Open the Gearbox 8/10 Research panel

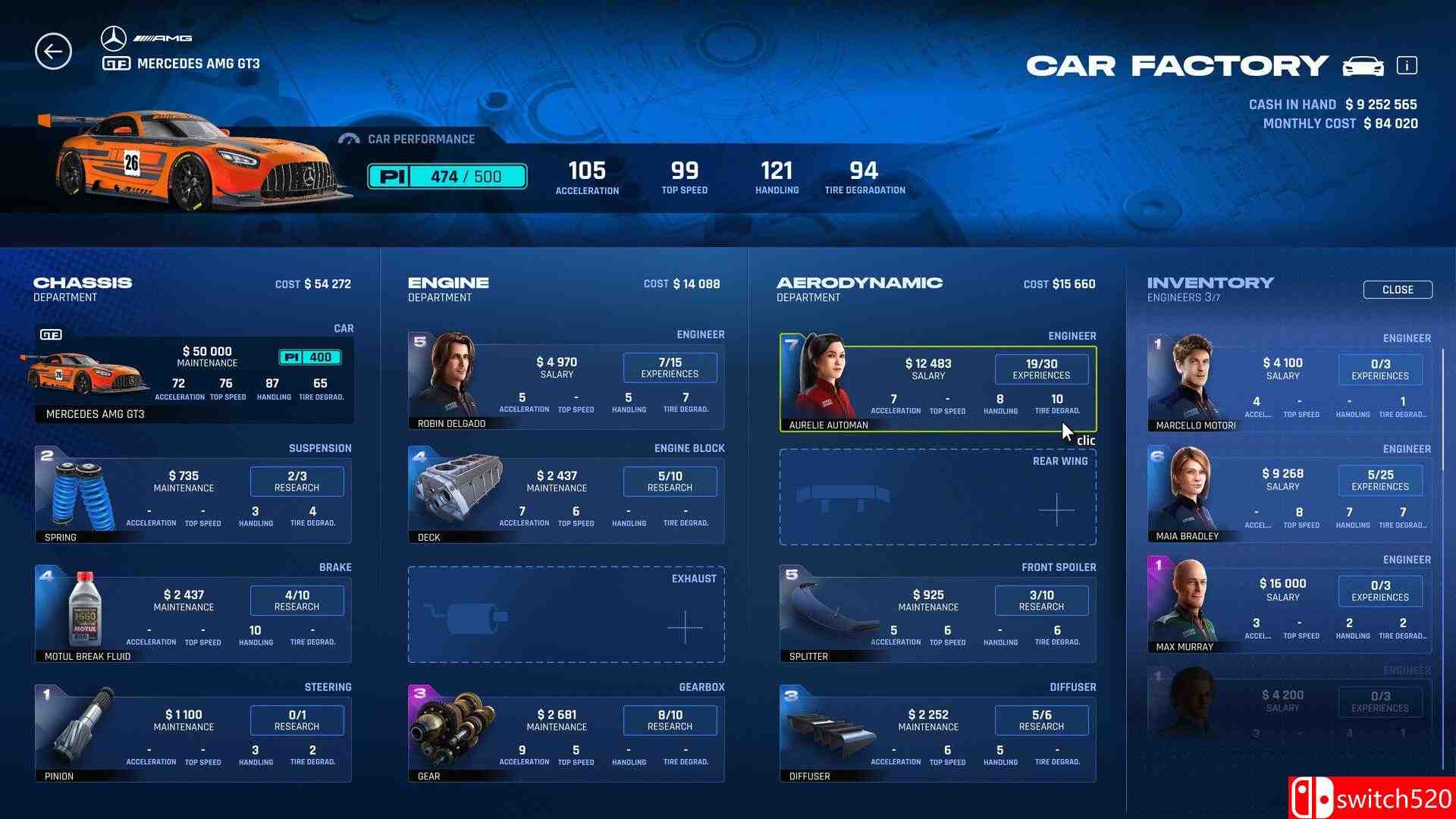670,720
